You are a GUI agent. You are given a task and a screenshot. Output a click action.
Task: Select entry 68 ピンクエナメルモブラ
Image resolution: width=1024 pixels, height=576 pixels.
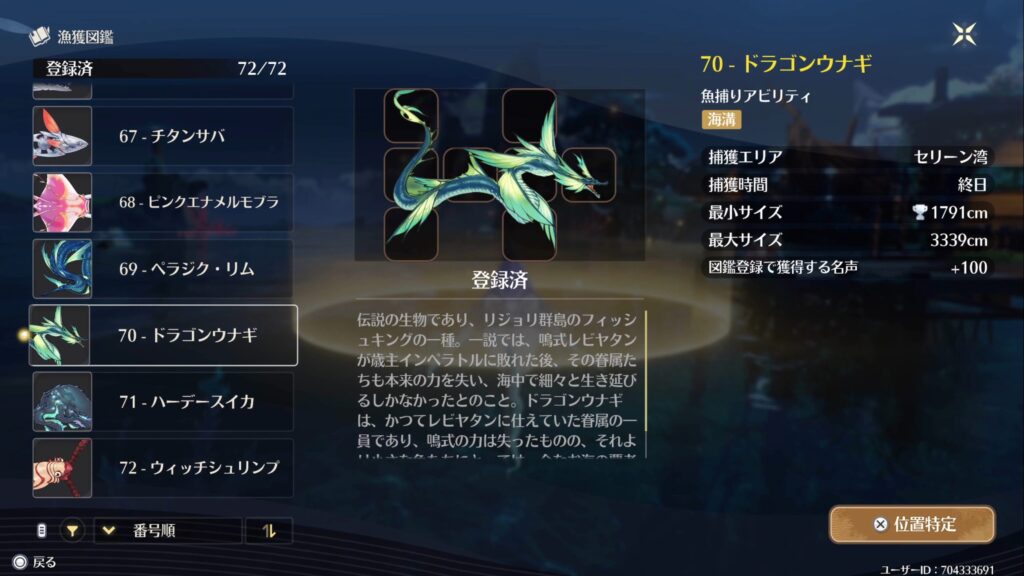163,202
